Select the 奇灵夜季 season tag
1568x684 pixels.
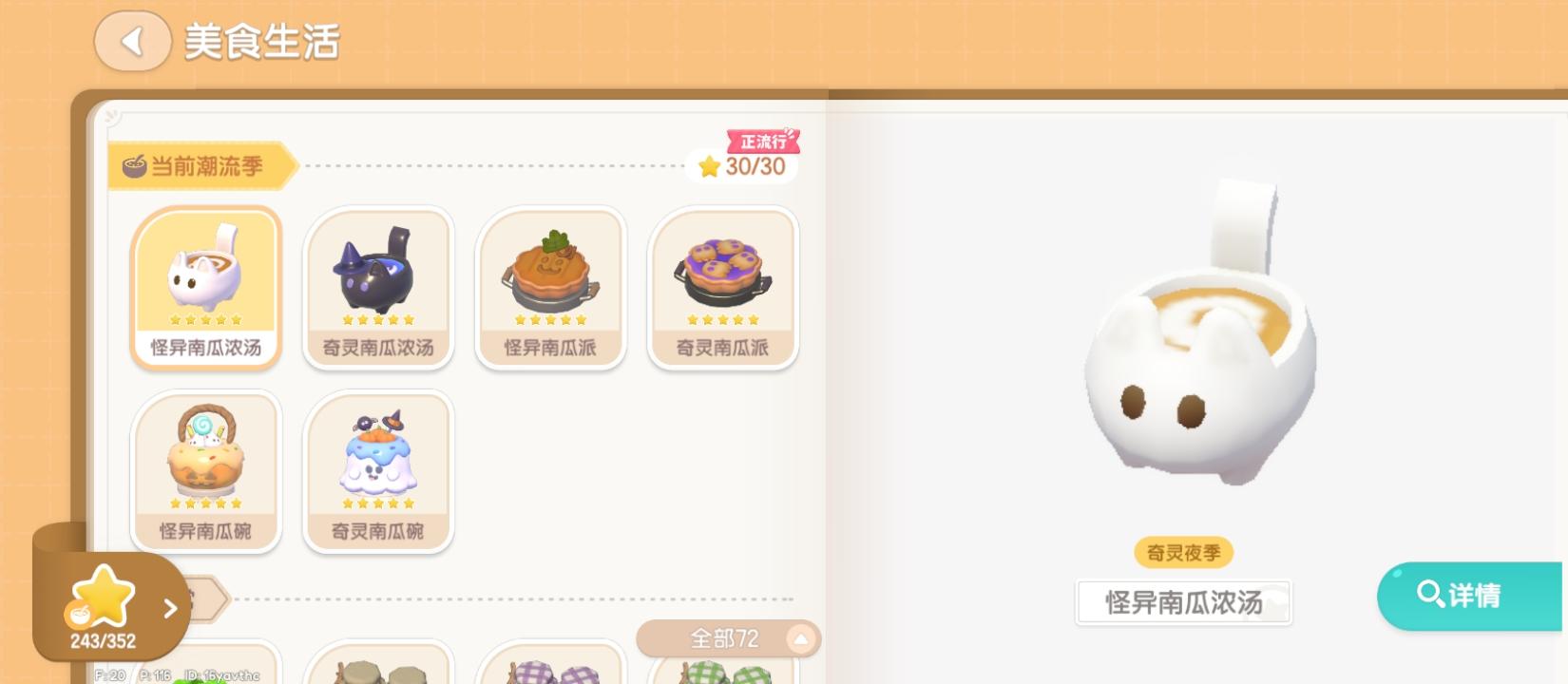(x=1181, y=552)
